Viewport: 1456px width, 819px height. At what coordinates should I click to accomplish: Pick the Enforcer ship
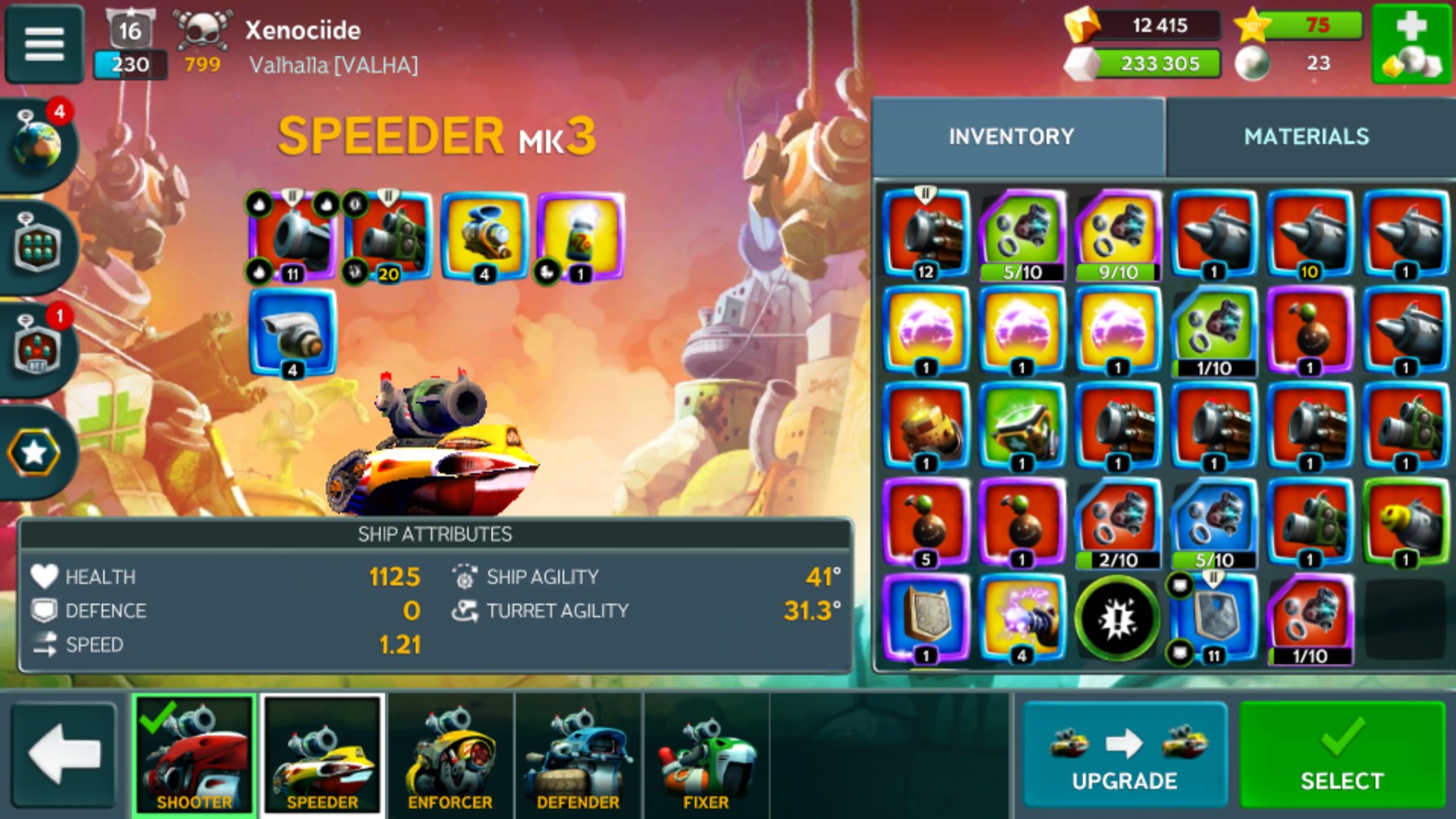pyautogui.click(x=450, y=755)
